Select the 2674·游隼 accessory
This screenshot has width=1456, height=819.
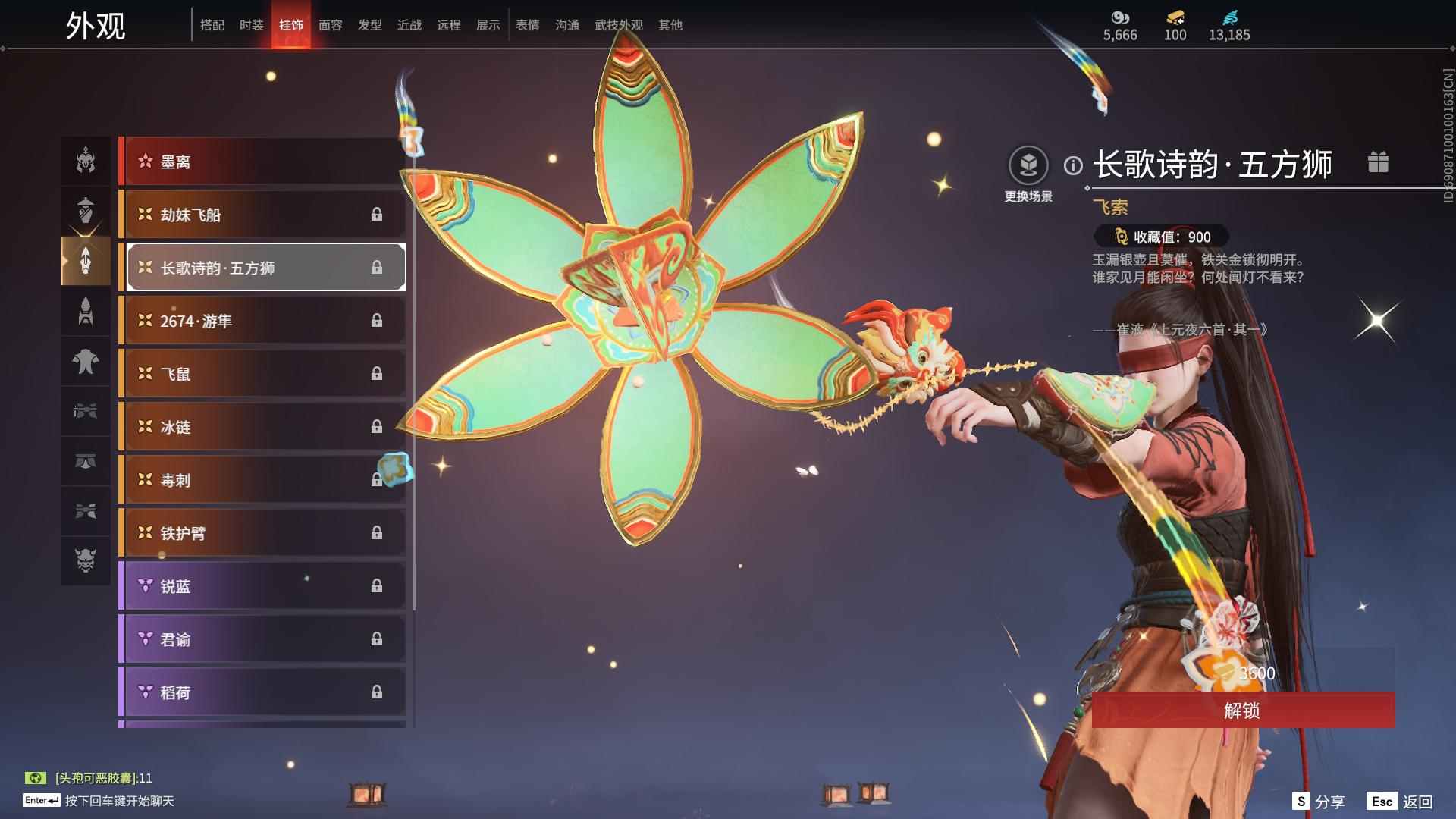click(x=262, y=321)
